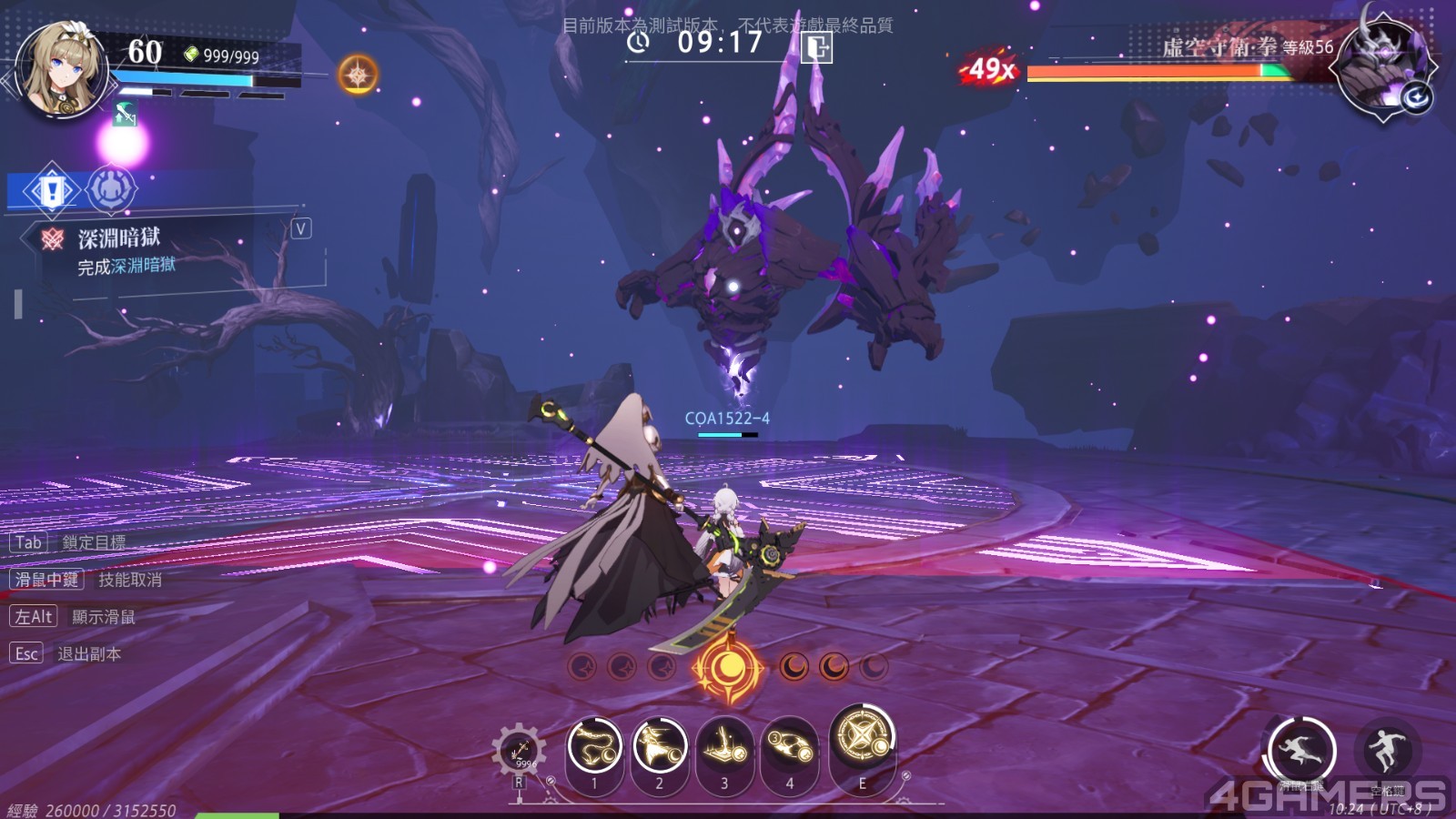Click the orange compass star buff icon
The height and width of the screenshot is (819, 1456).
tap(358, 74)
